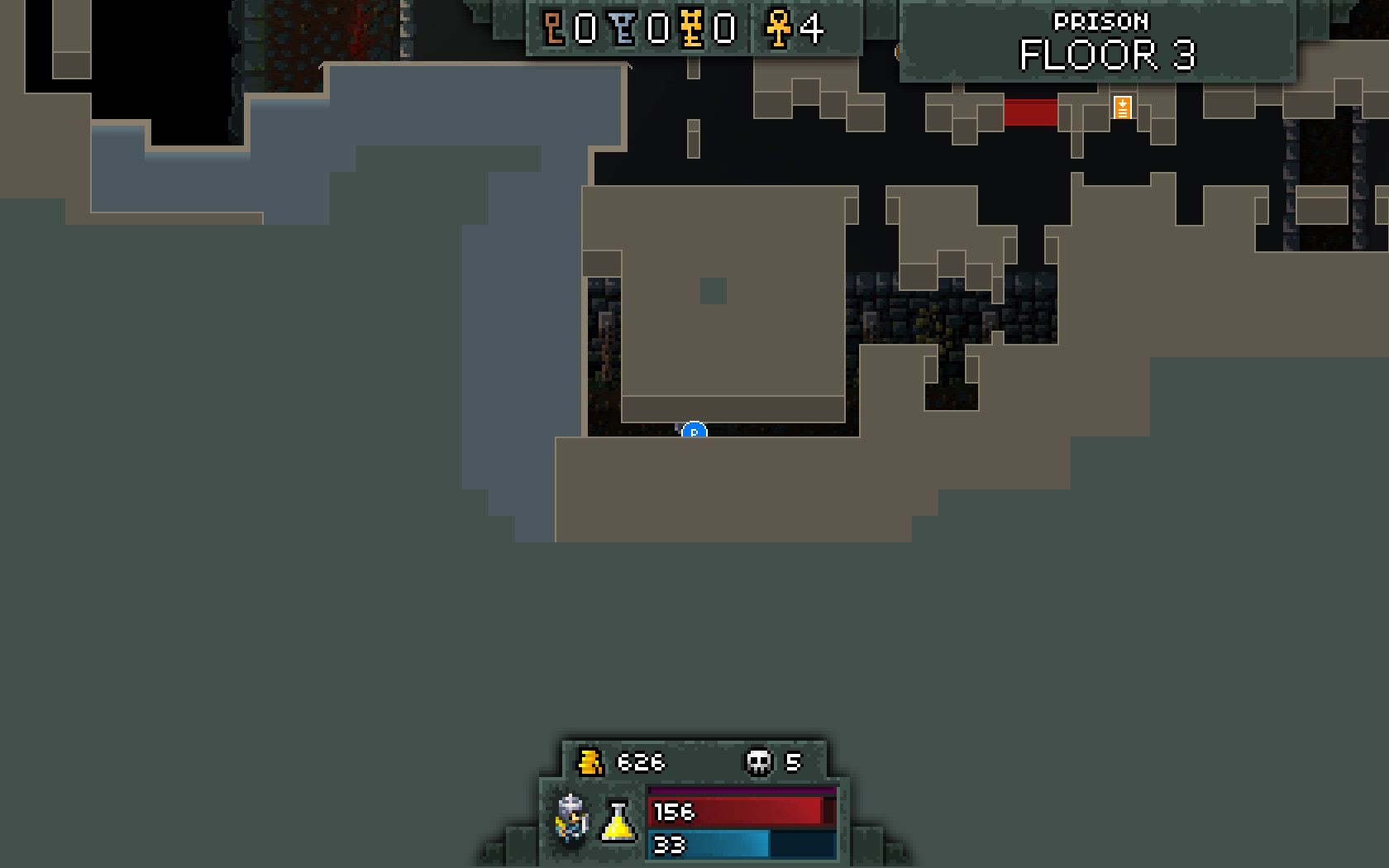Click the blue player marker on the map
Screen dimensions: 1389x868
[x=694, y=431]
